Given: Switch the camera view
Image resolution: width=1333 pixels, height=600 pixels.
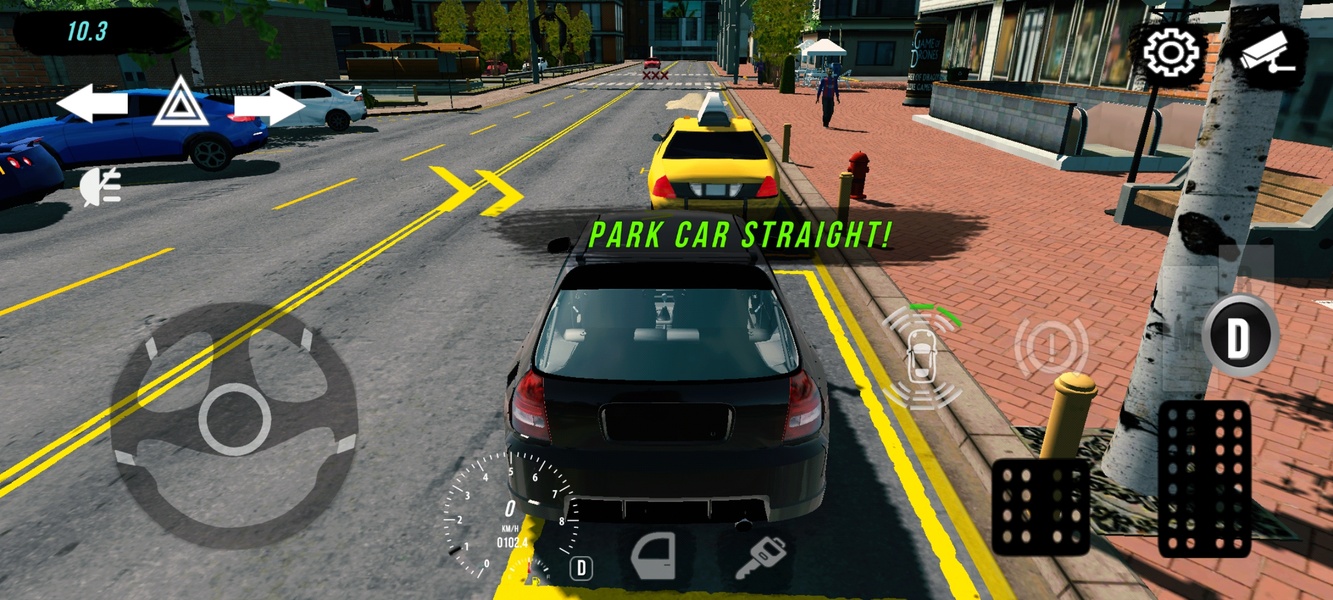Looking at the screenshot, I should pyautogui.click(x=1267, y=53).
